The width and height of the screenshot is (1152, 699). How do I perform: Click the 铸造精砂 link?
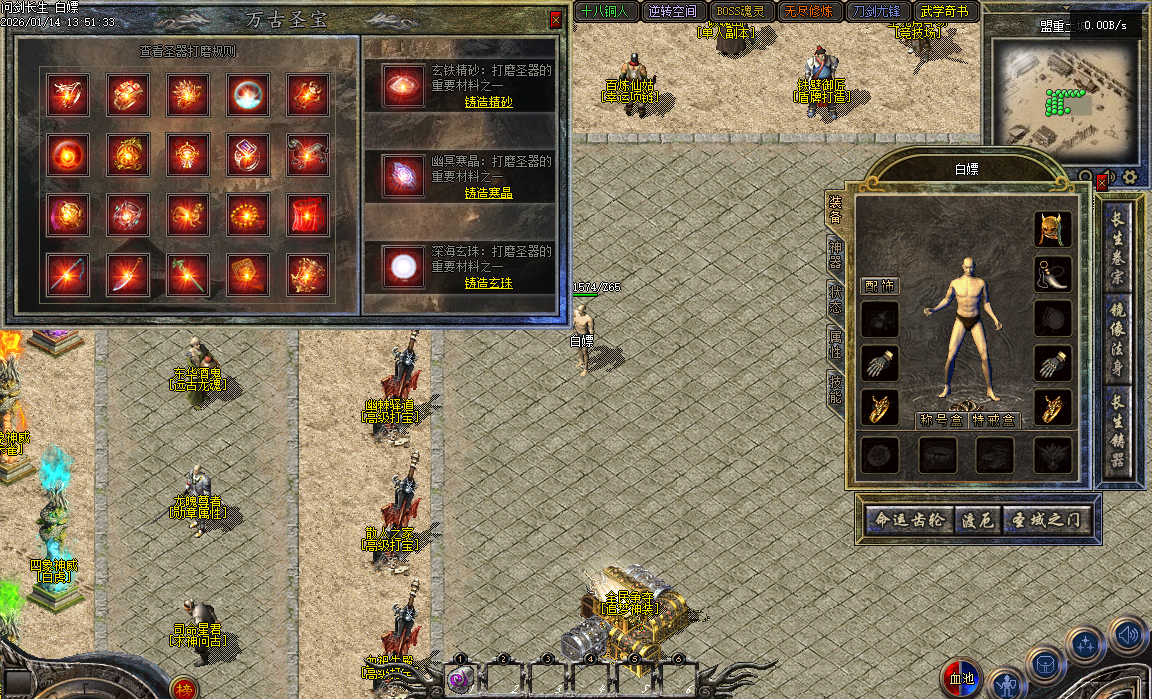coord(488,102)
